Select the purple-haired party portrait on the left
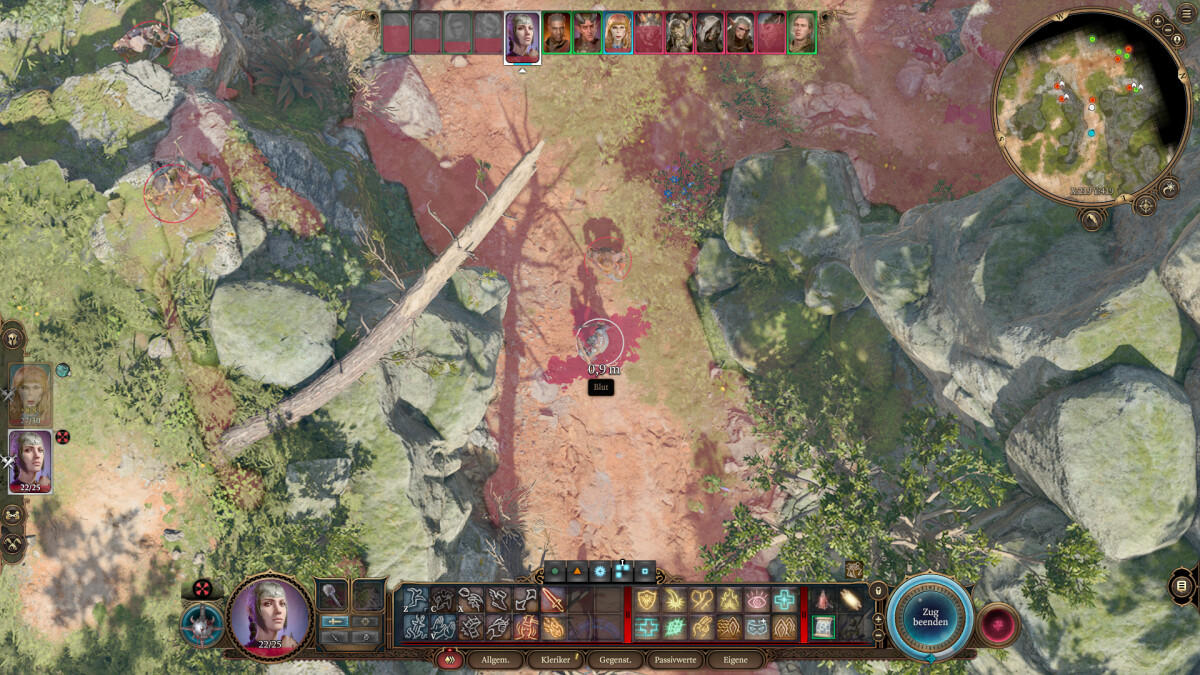Viewport: 1200px width, 675px height. 30,460
